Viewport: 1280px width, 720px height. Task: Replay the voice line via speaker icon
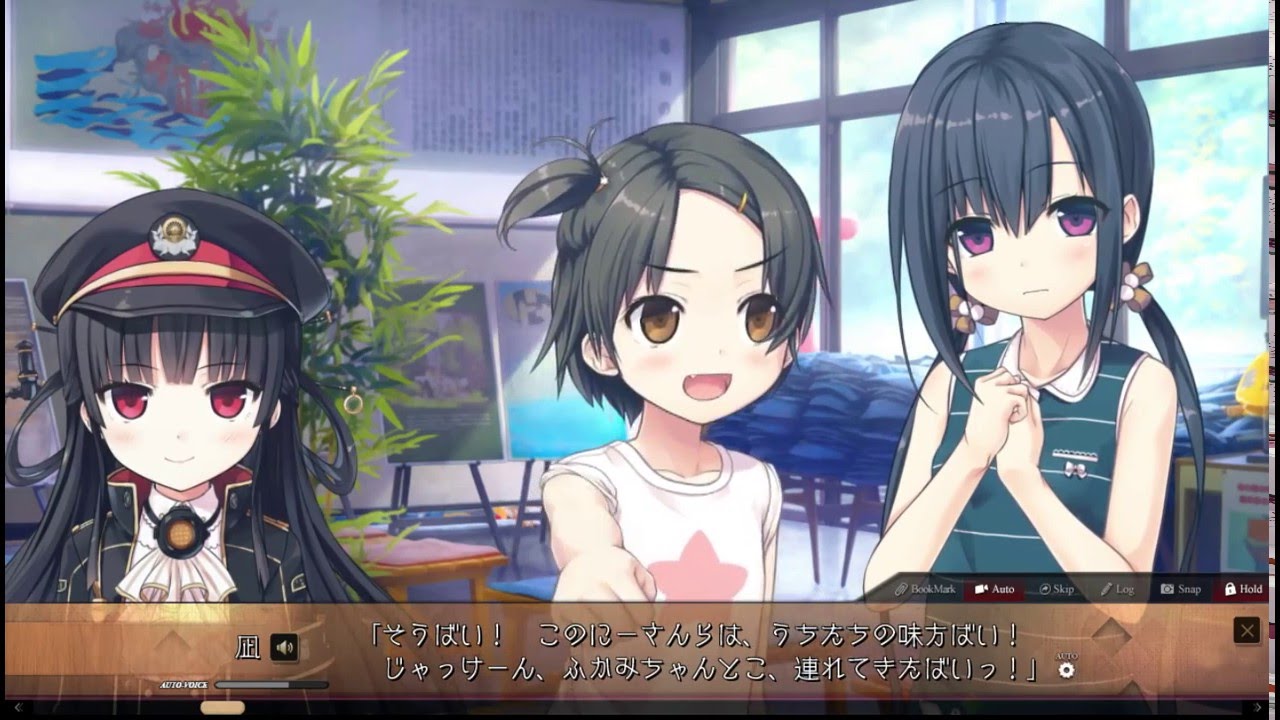[x=284, y=648]
